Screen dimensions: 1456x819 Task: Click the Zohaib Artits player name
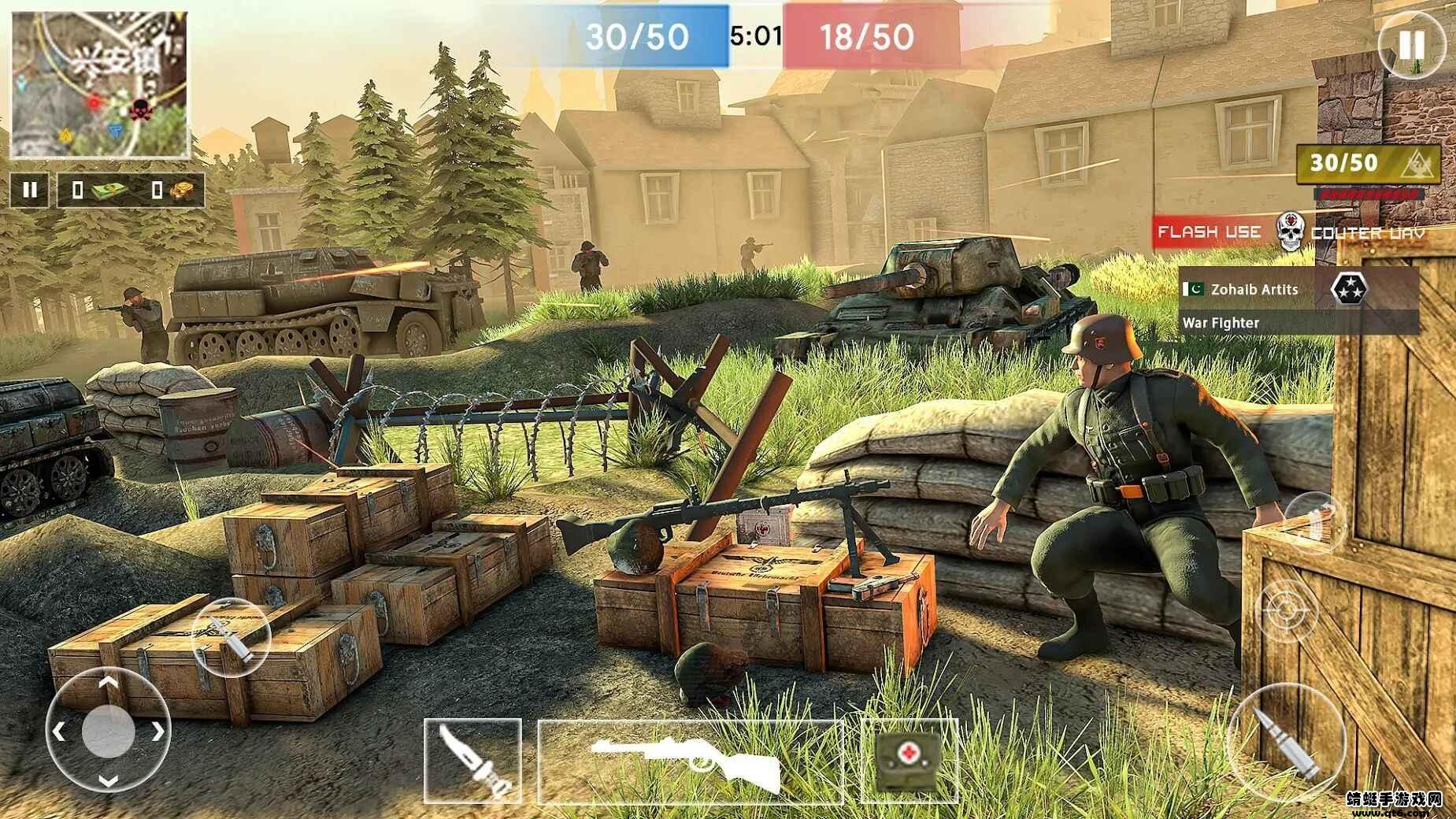1254,289
